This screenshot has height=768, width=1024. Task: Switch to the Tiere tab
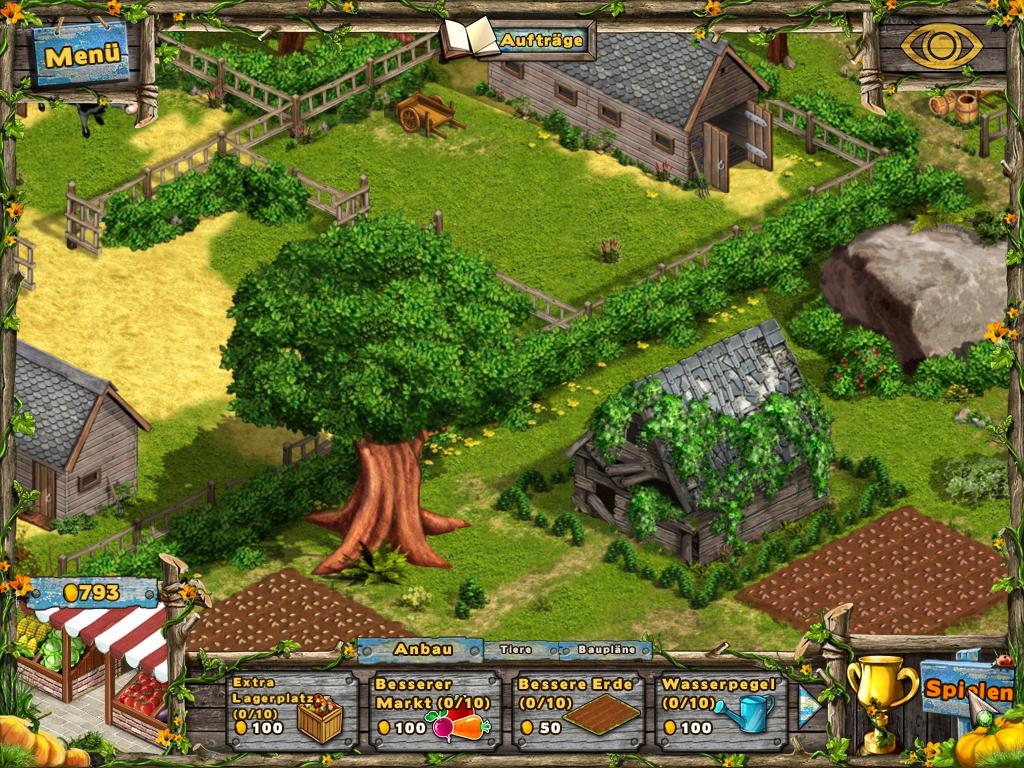point(516,649)
